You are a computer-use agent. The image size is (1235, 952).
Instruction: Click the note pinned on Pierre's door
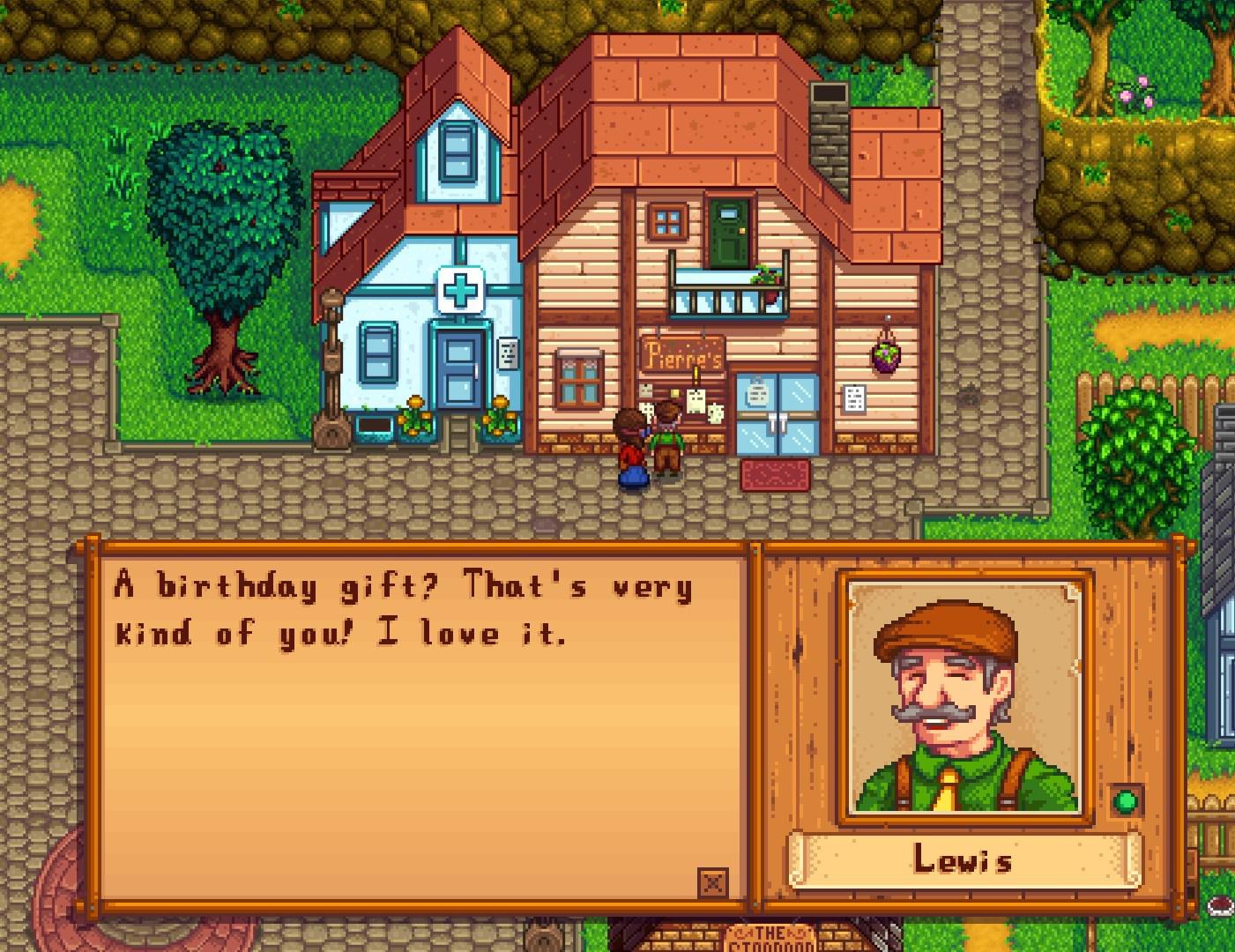tap(758, 393)
